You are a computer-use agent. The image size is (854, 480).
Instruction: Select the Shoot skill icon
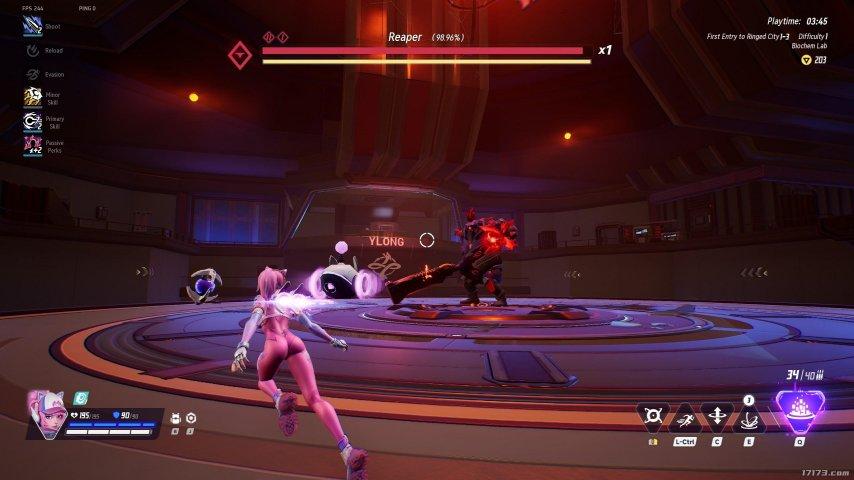[32, 27]
